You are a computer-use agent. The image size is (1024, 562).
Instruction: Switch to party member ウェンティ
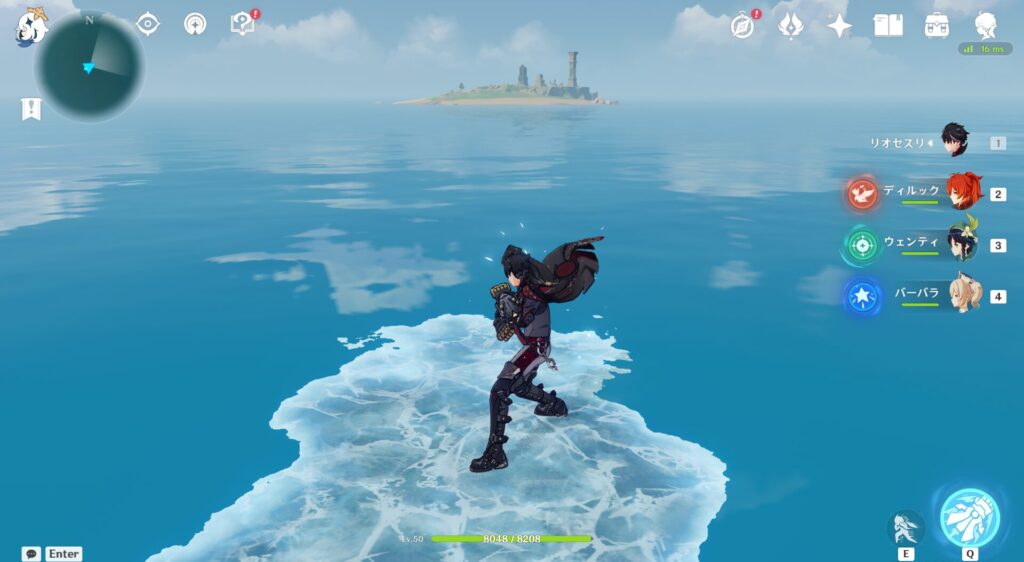963,244
